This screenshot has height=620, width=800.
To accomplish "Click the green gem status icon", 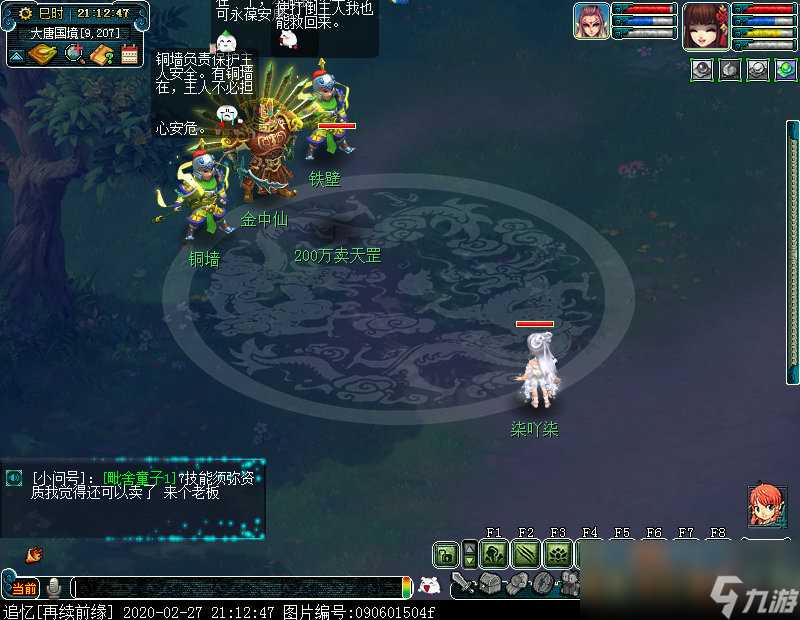I will tap(786, 70).
